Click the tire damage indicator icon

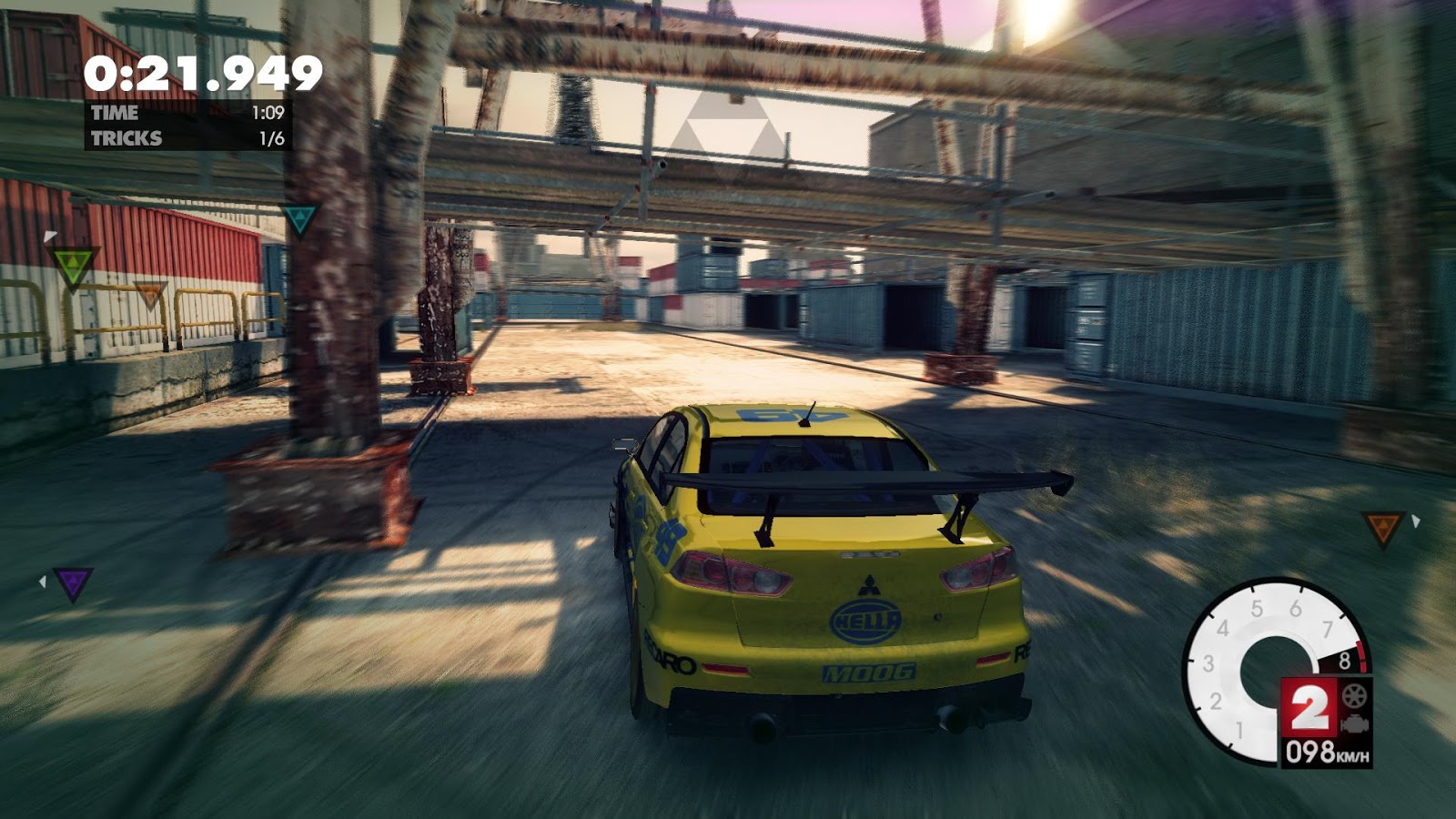pos(1354,695)
